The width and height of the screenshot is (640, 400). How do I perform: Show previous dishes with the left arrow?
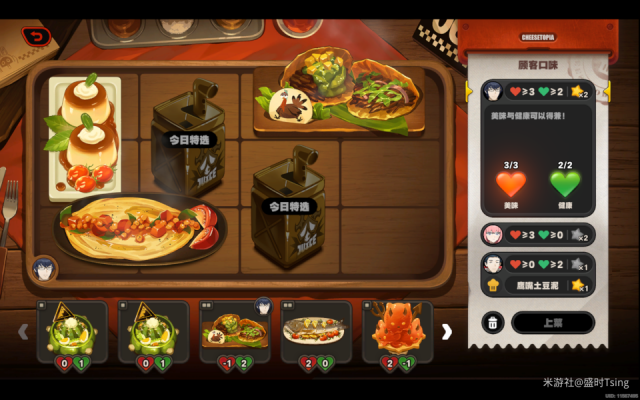23,331
